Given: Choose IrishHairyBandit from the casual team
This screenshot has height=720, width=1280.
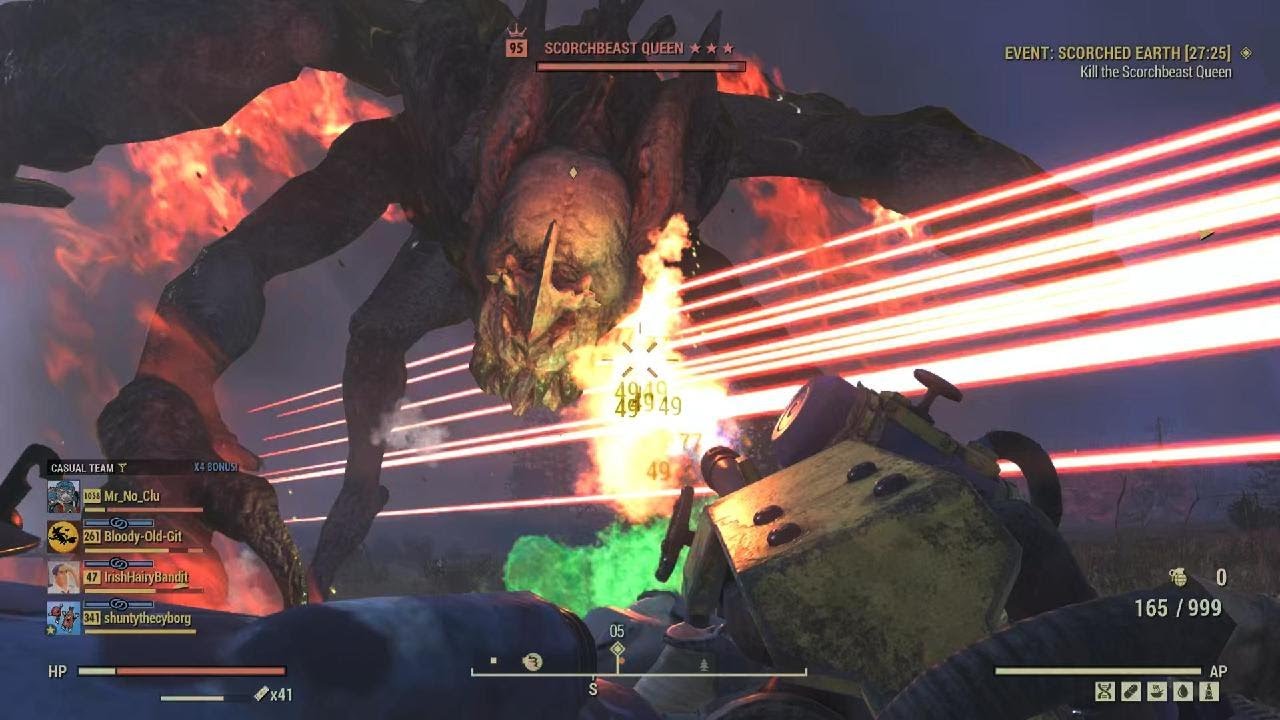Looking at the screenshot, I should [146, 577].
